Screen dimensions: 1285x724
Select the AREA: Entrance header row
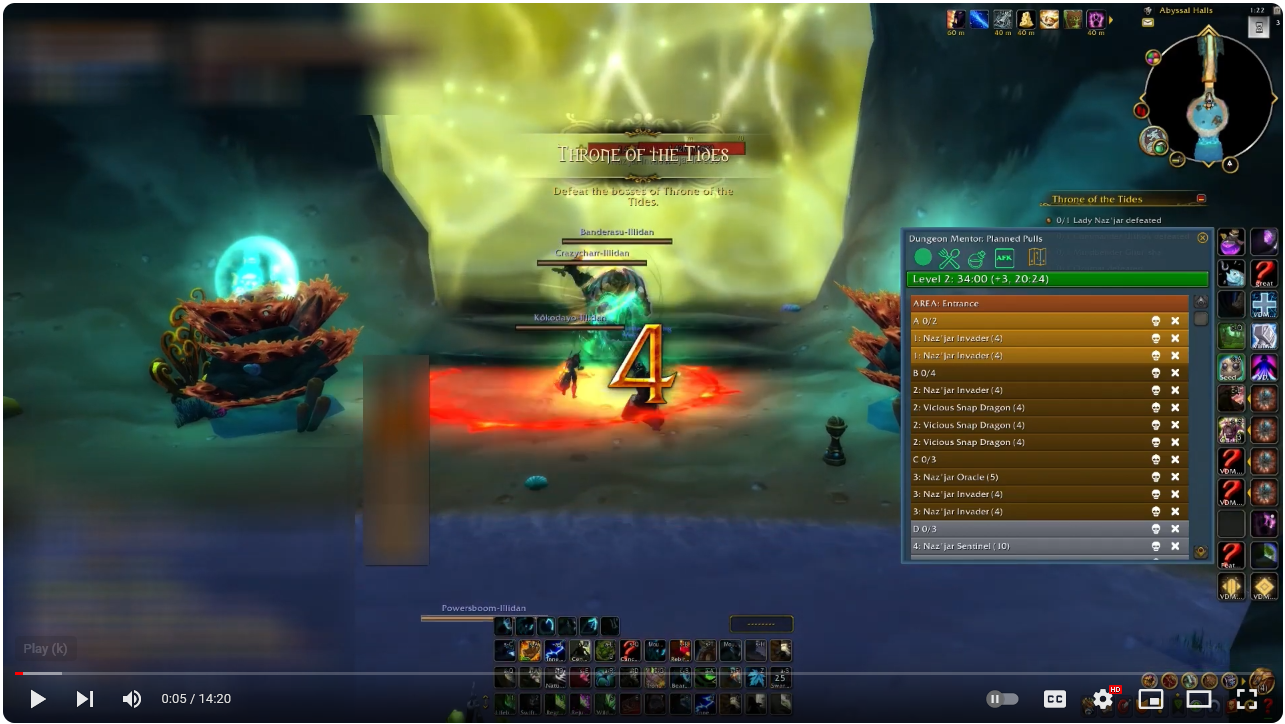tap(1048, 303)
